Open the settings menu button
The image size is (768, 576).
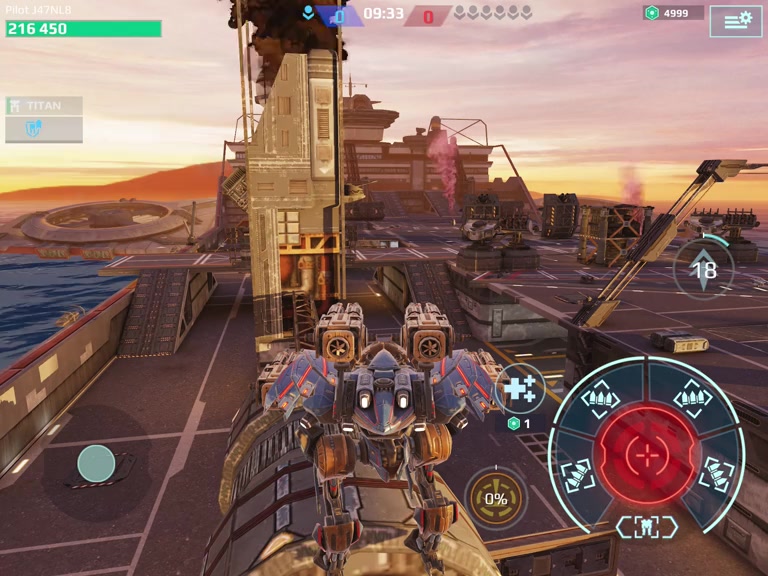736,20
